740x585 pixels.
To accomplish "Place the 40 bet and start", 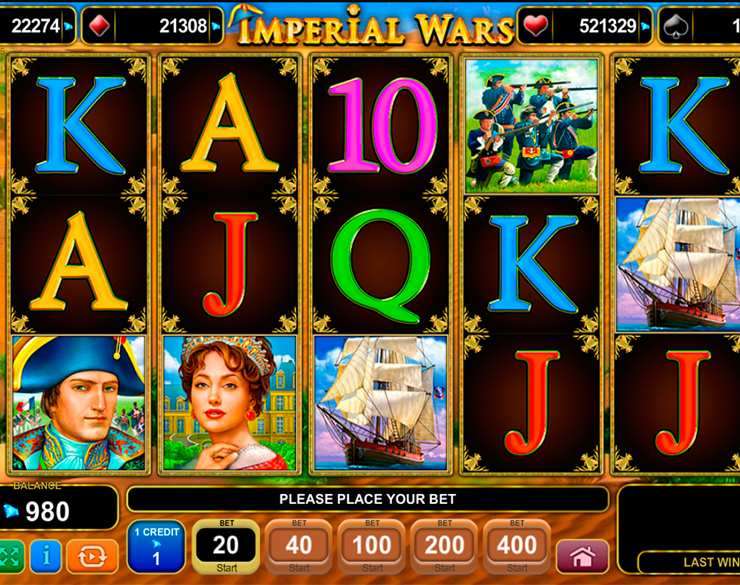I will 299,547.
